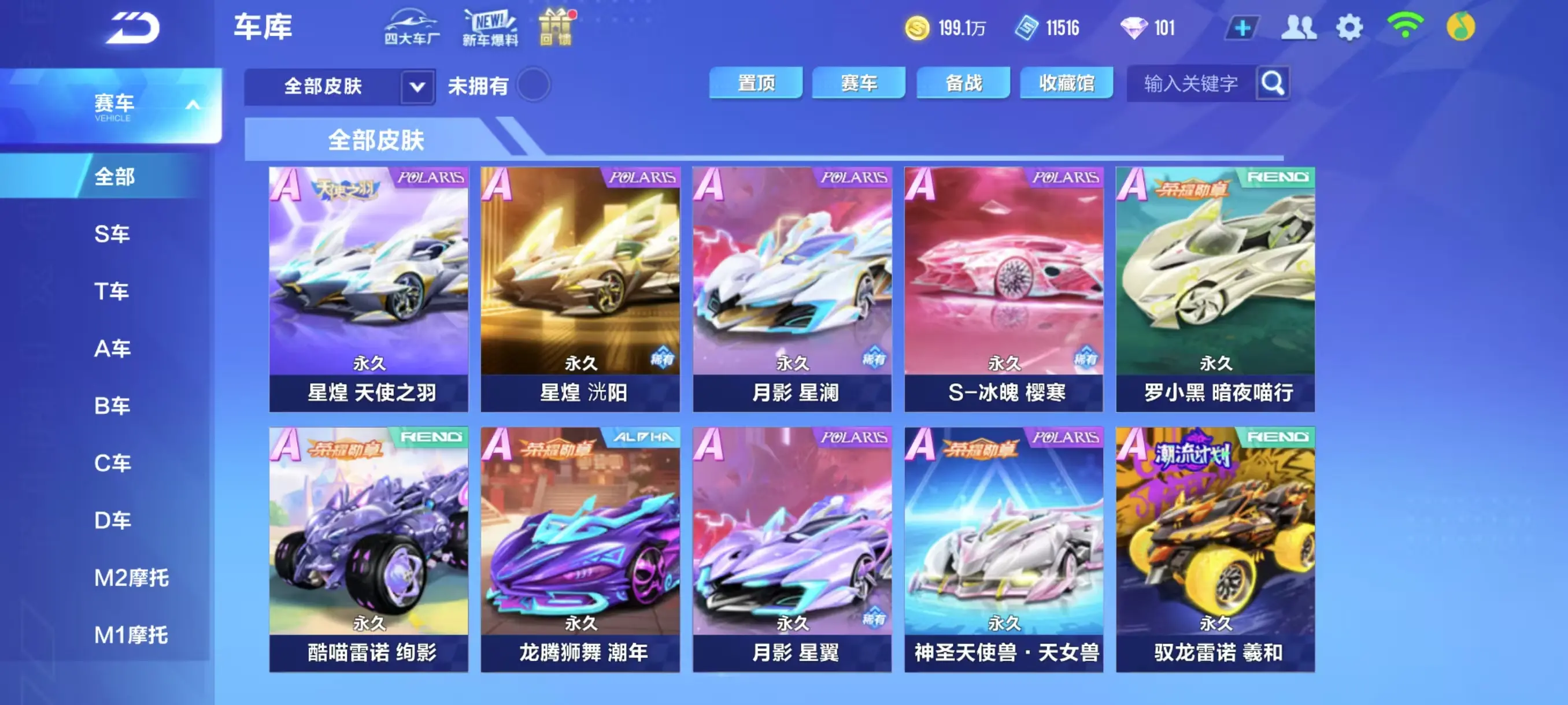
Task: Select the 星煌 天使之羽 car thumbnail
Action: click(368, 286)
